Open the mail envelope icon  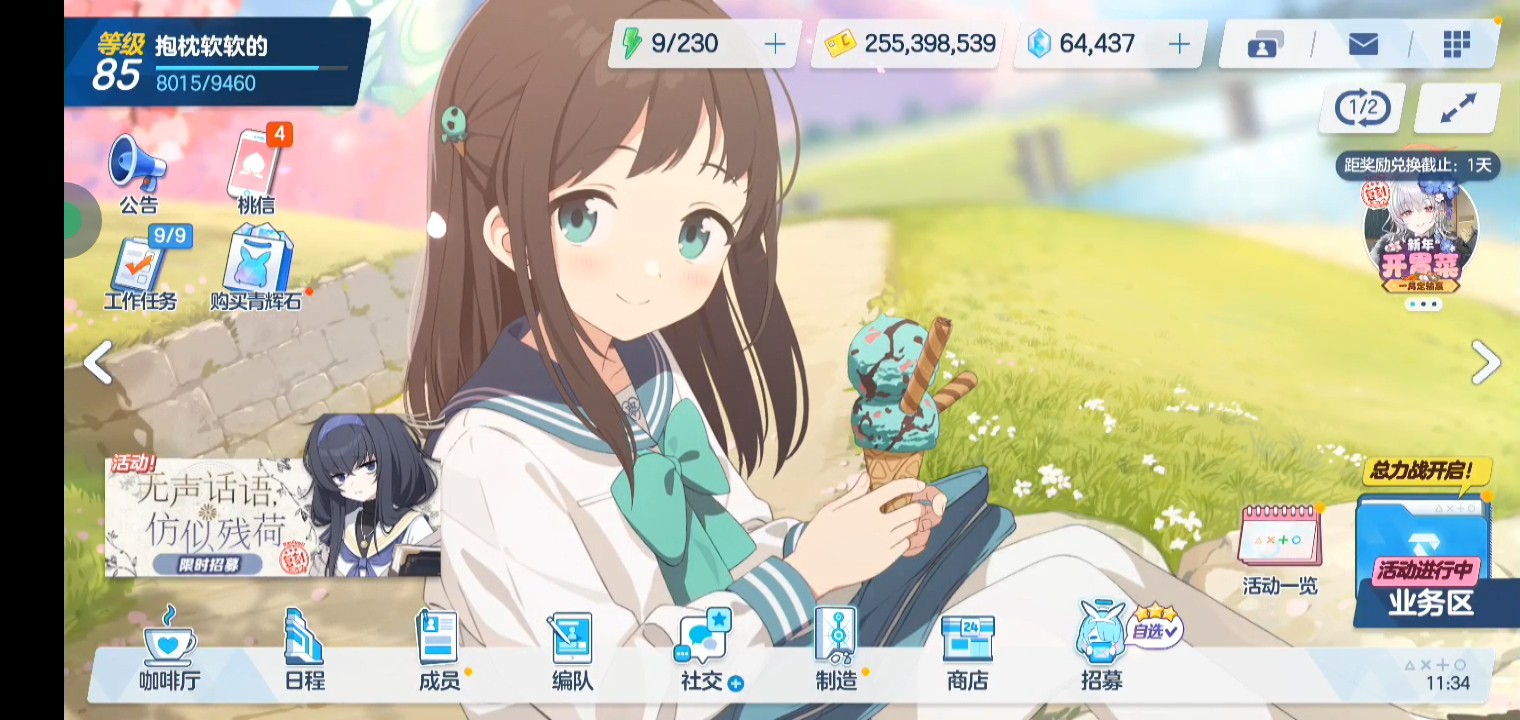(1363, 44)
